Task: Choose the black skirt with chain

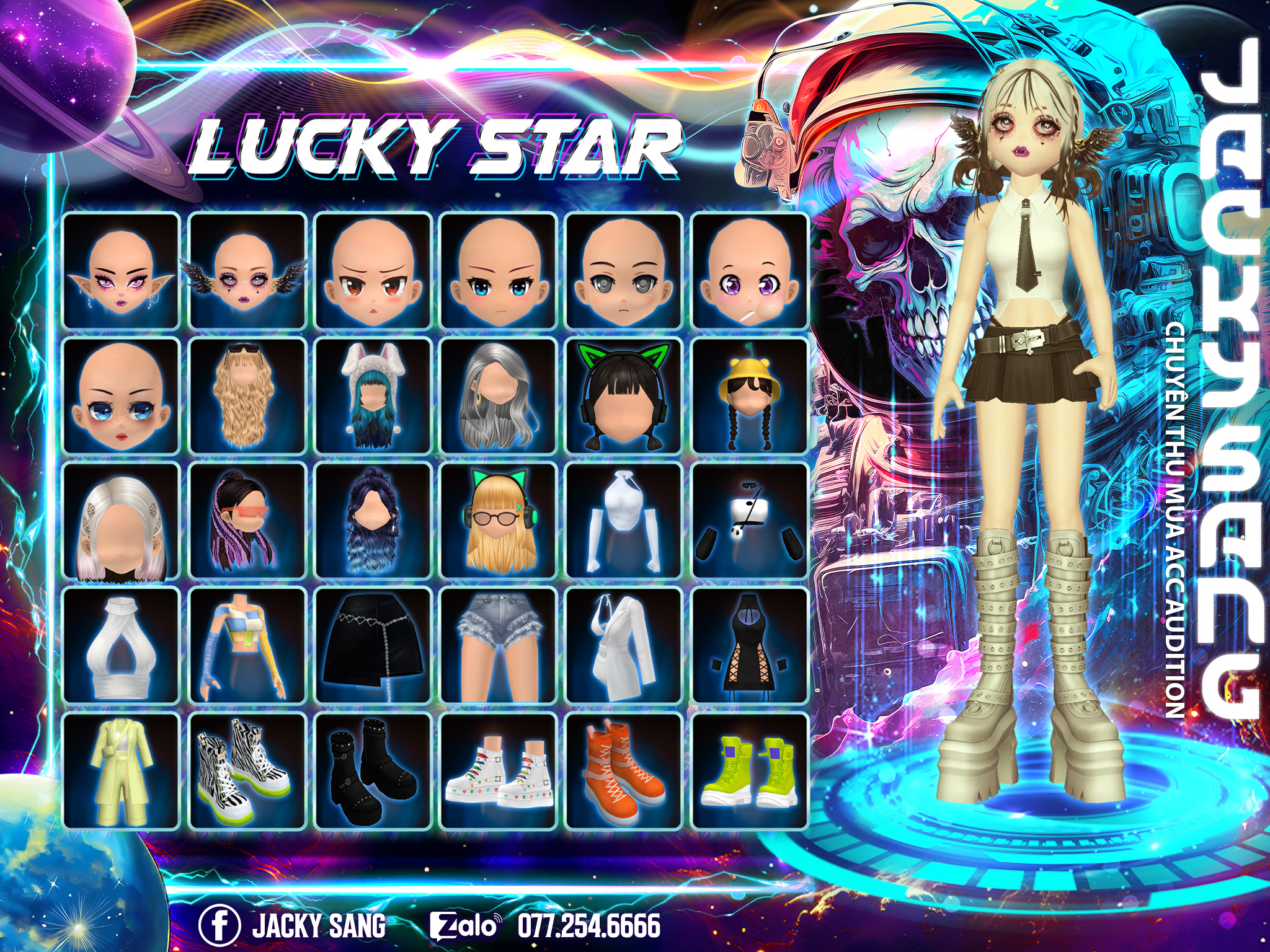Action: pyautogui.click(x=373, y=646)
